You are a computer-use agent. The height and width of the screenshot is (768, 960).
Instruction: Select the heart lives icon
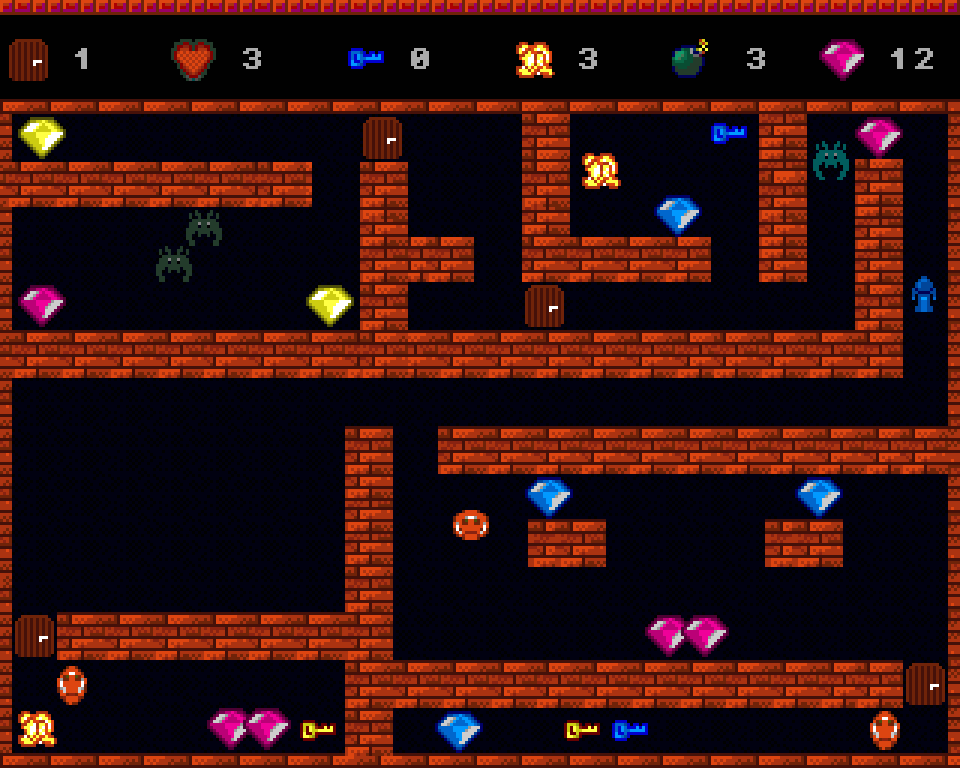point(194,60)
